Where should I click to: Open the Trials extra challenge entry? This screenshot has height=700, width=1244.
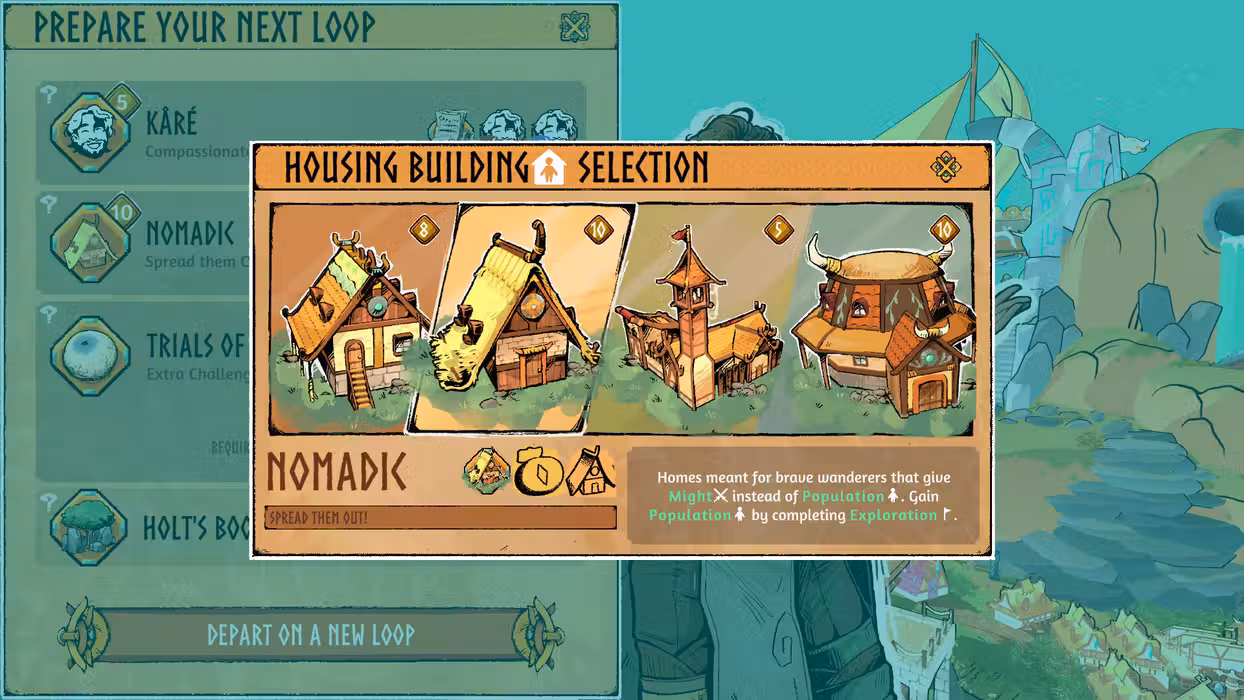click(91, 356)
